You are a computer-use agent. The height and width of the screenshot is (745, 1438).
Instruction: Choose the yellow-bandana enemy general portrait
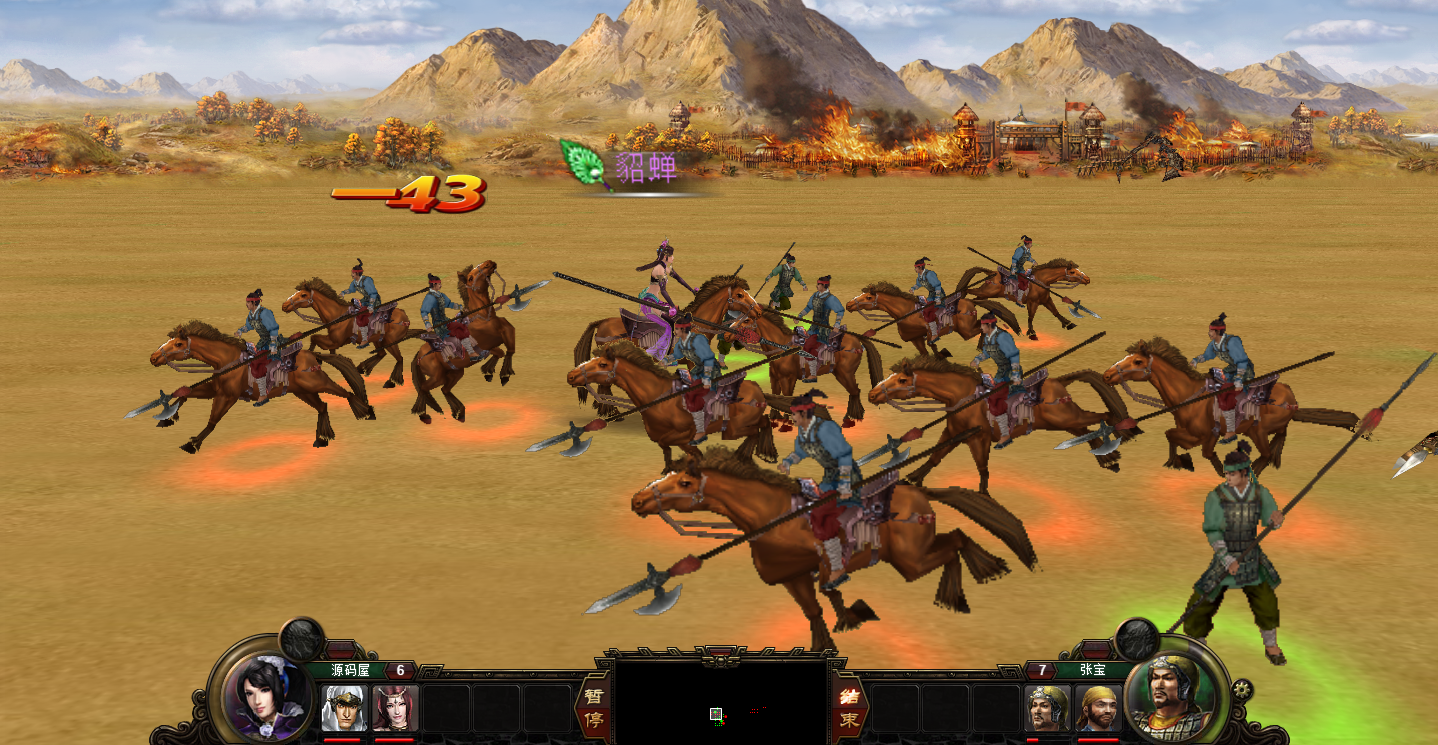point(1098,708)
